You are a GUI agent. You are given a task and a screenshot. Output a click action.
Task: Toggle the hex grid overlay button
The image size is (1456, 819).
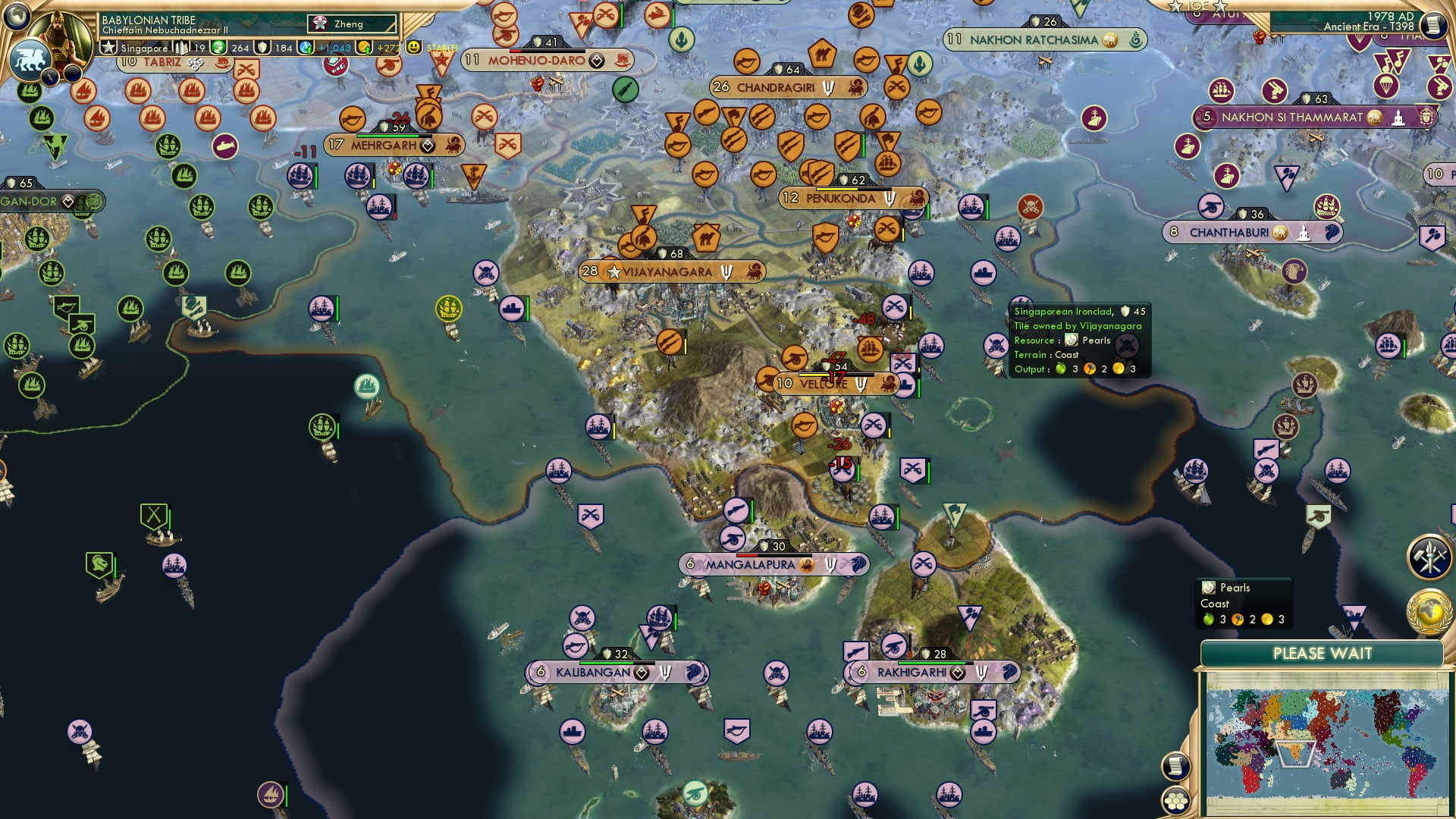tap(1175, 802)
